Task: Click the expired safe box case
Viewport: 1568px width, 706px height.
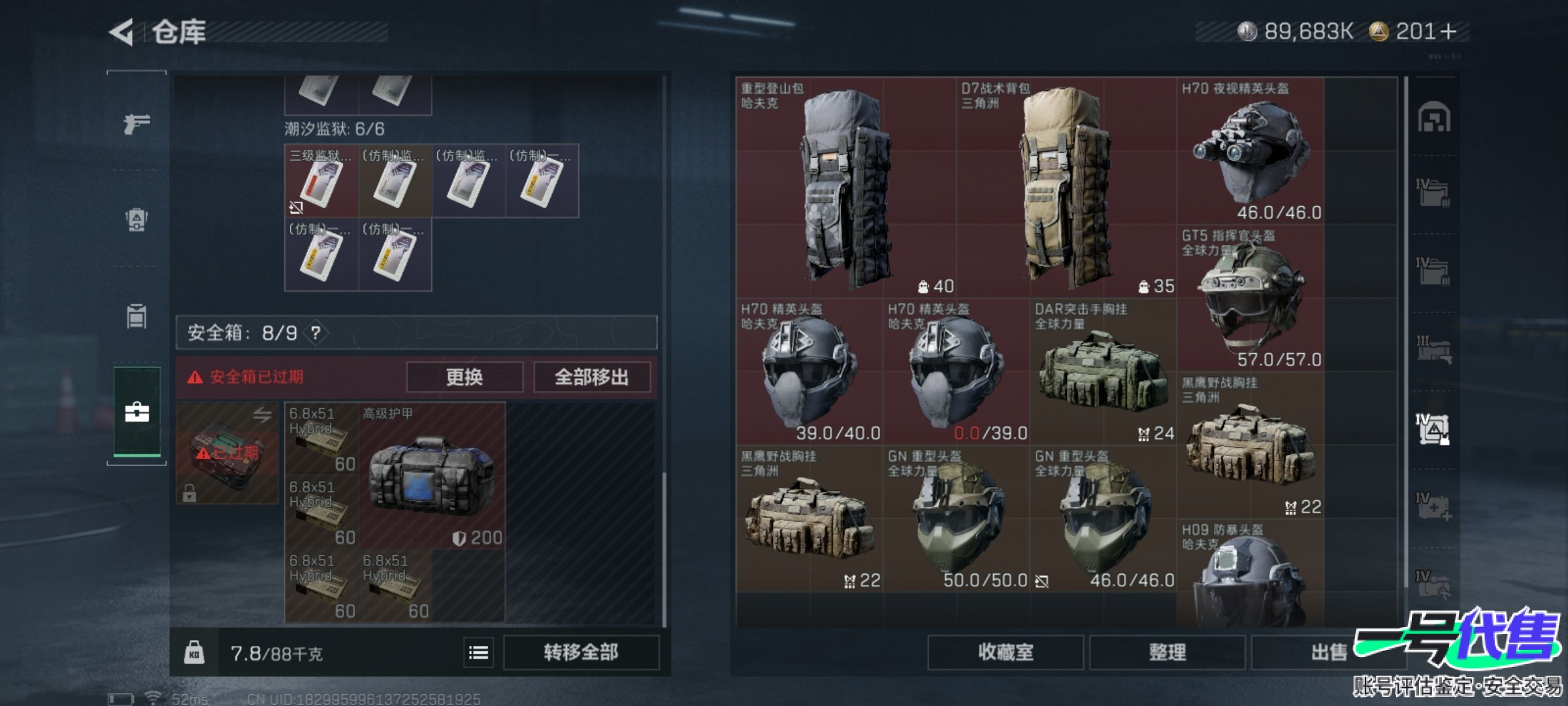Action: point(227,452)
